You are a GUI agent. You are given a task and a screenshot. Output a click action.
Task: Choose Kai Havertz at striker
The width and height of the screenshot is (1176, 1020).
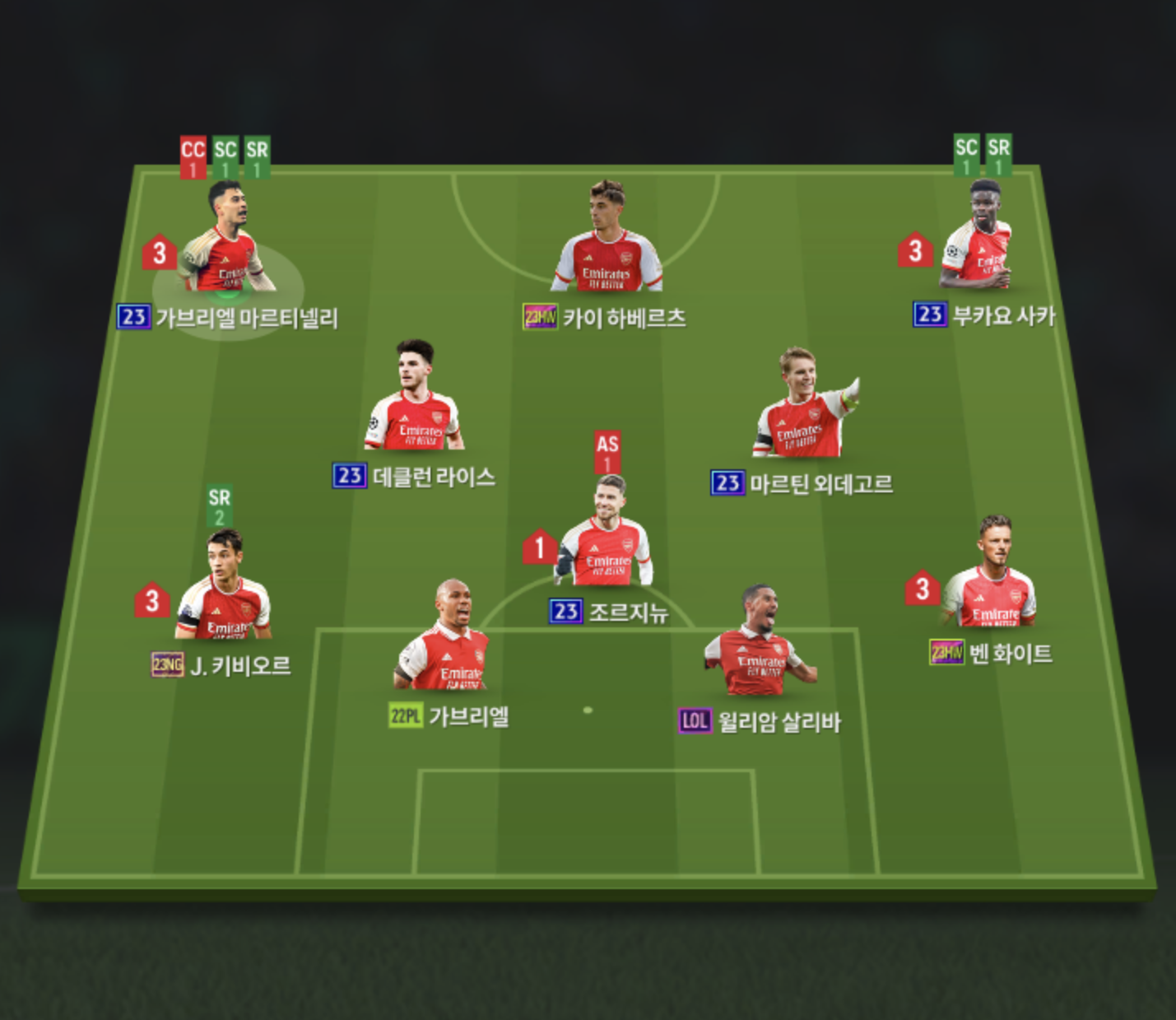click(607, 243)
